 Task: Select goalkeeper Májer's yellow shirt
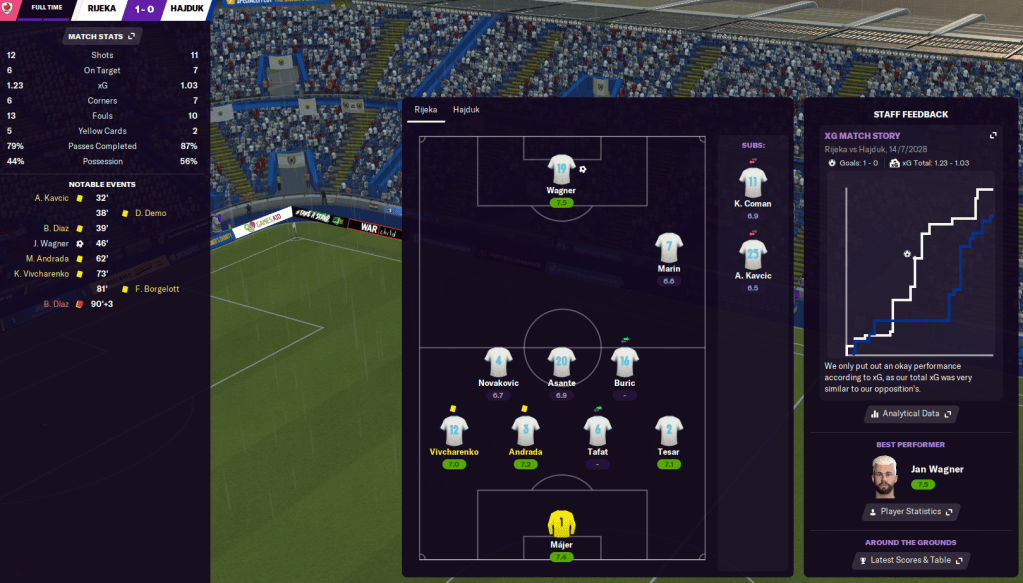pos(561,524)
